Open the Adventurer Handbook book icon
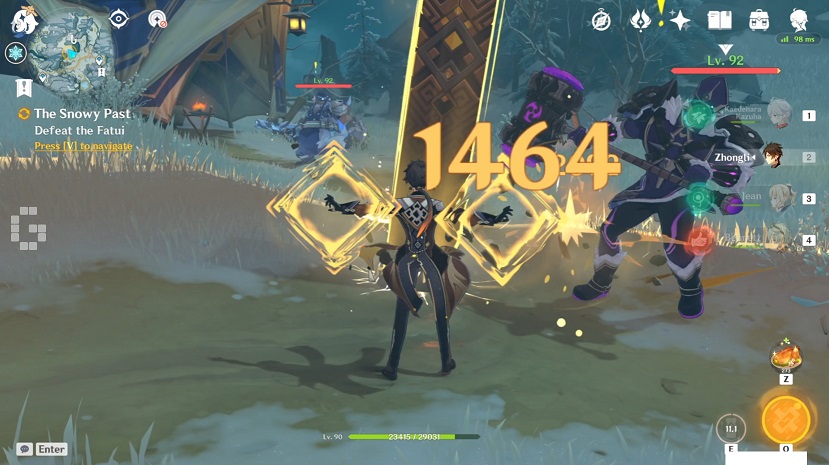Image resolution: width=829 pixels, height=465 pixels. point(720,20)
